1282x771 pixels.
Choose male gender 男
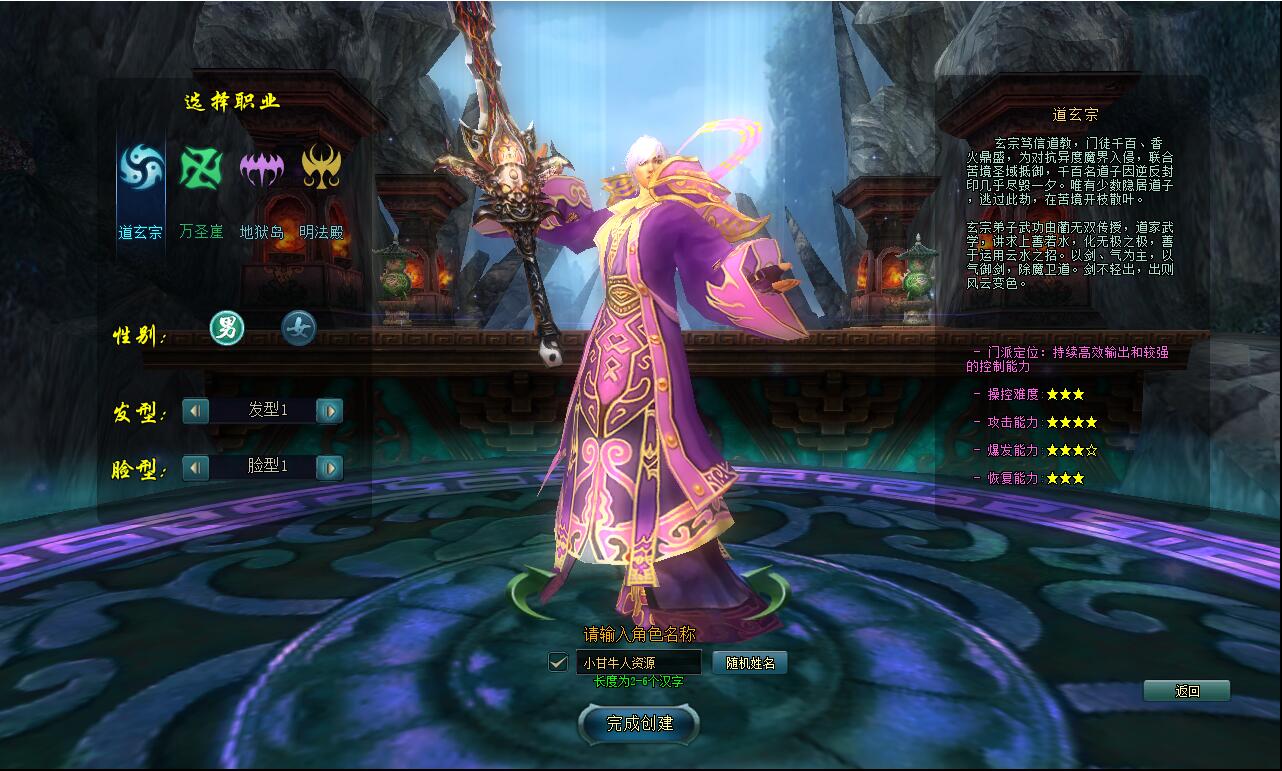click(x=227, y=328)
